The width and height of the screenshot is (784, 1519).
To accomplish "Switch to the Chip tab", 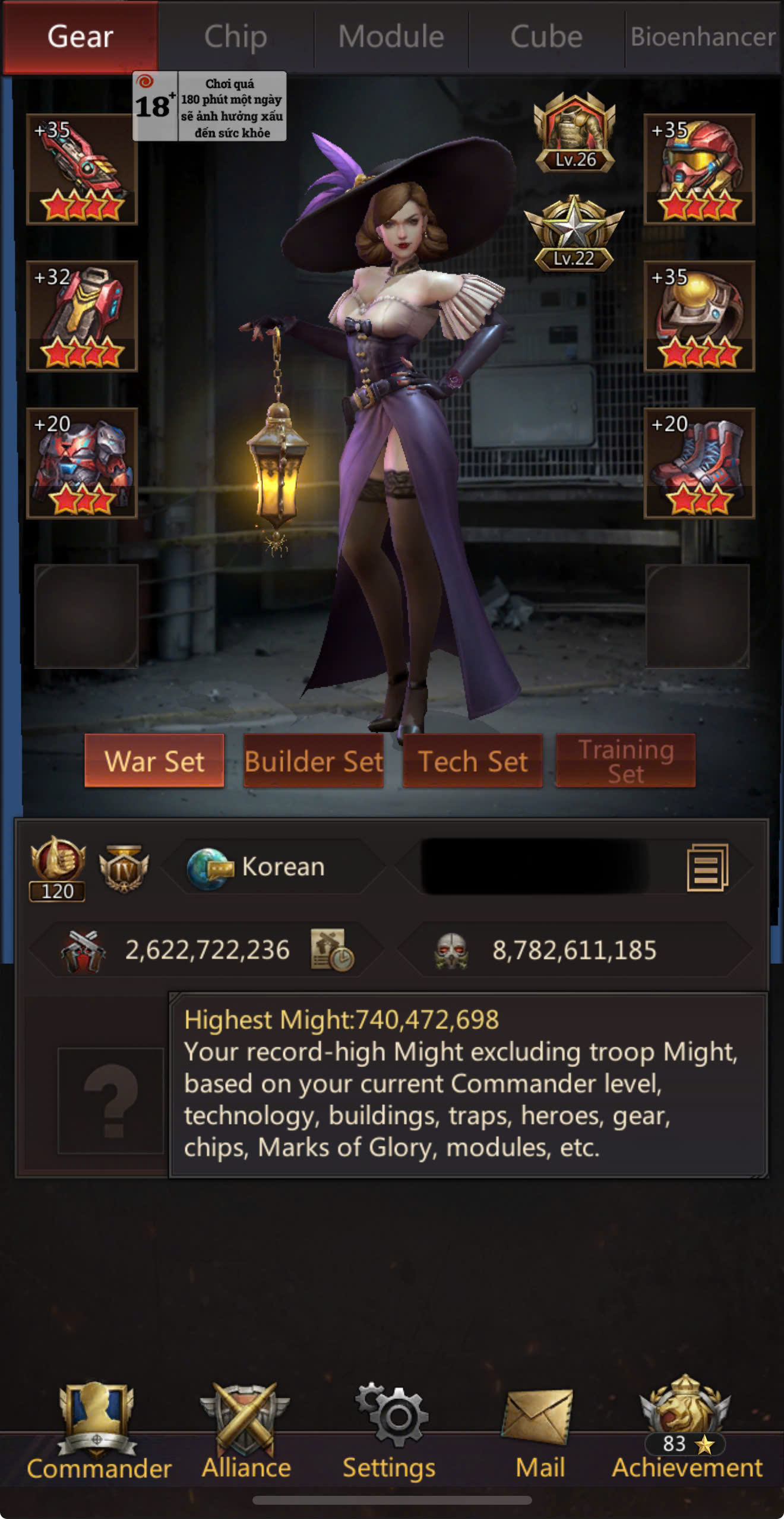I will point(236,37).
